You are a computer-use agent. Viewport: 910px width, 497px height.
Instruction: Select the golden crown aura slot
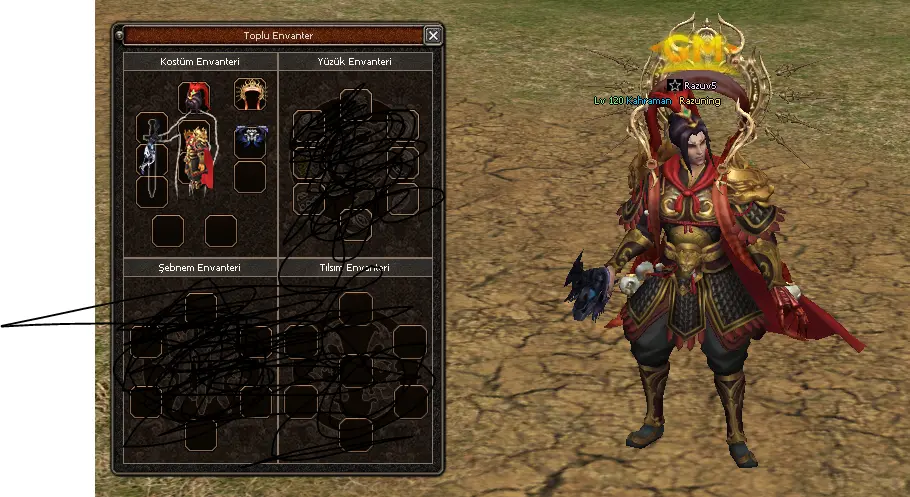pos(250,95)
